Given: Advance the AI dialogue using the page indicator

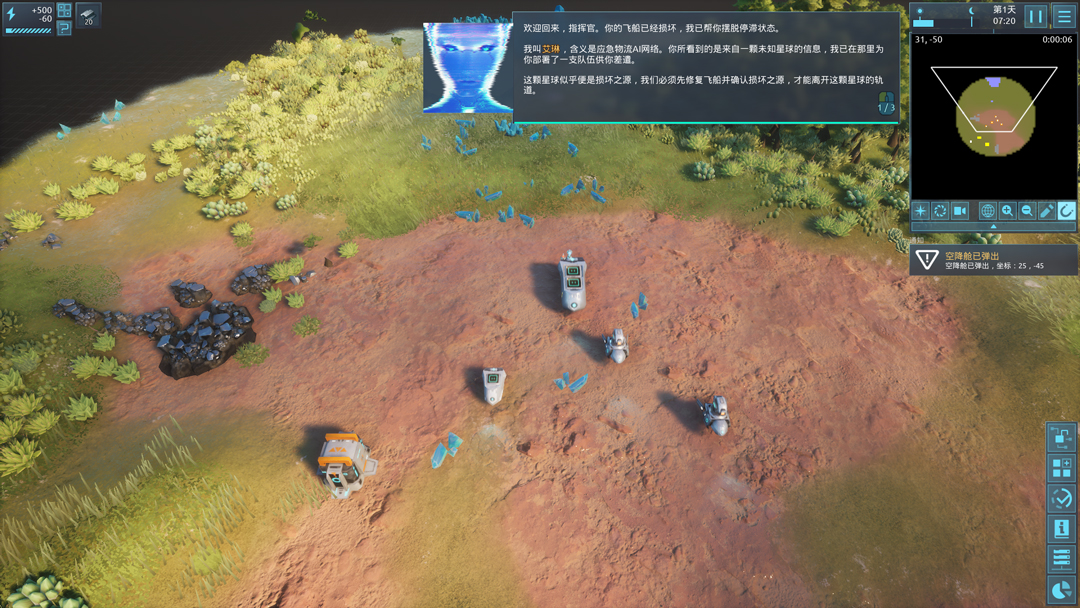Looking at the screenshot, I should click(x=886, y=104).
